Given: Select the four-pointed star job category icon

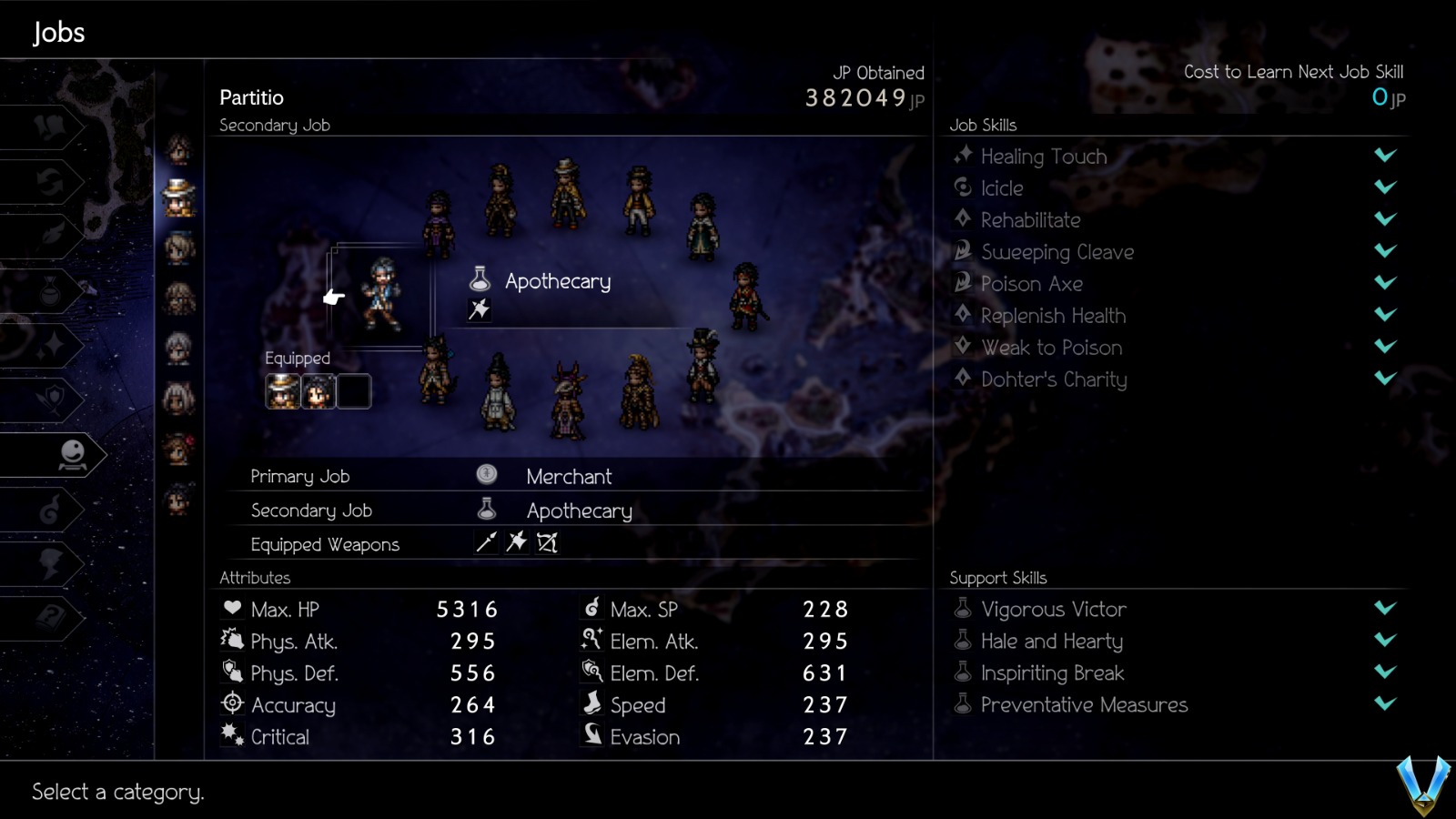Looking at the screenshot, I should tap(52, 343).
